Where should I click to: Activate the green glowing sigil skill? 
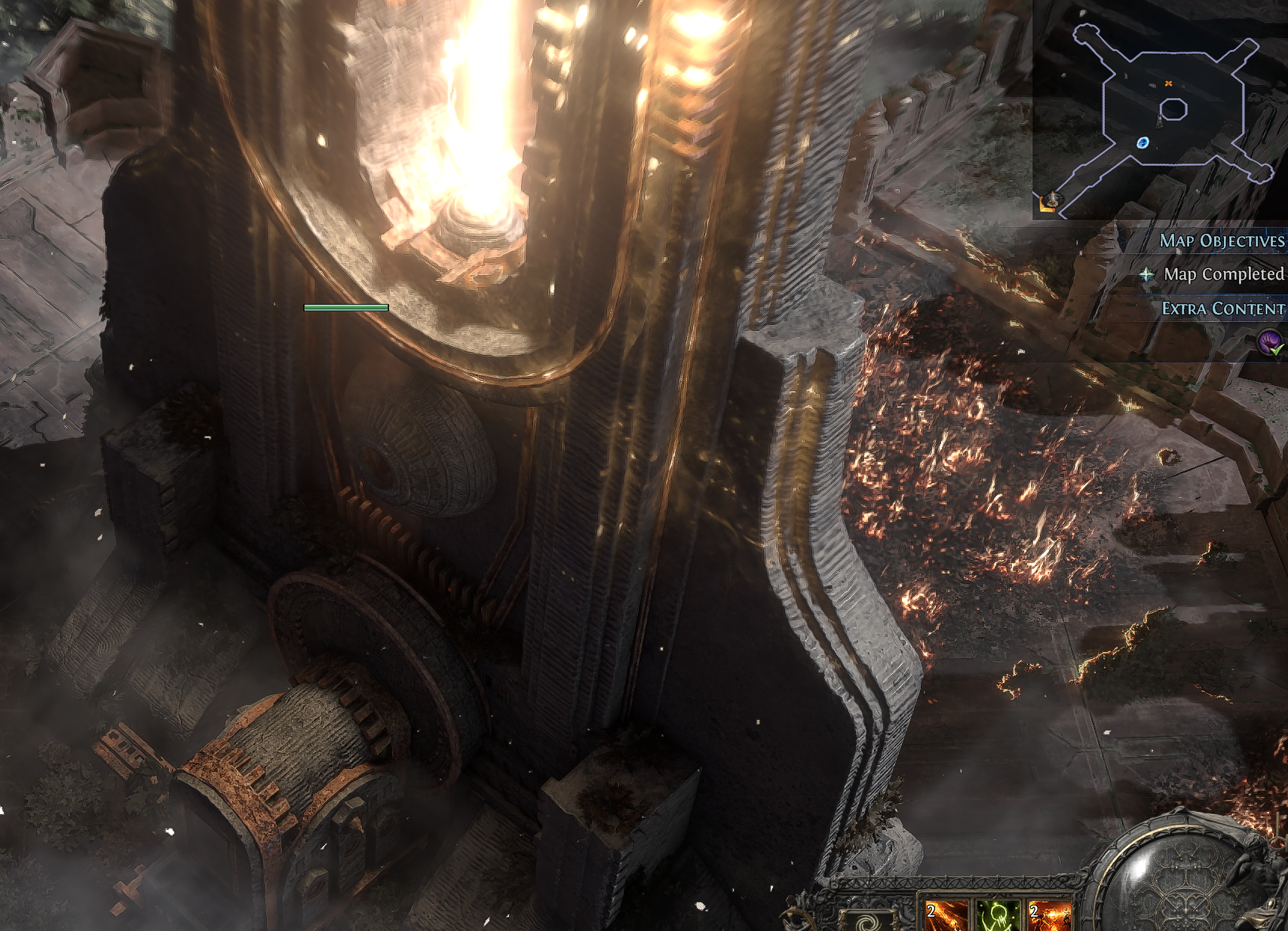tap(998, 916)
